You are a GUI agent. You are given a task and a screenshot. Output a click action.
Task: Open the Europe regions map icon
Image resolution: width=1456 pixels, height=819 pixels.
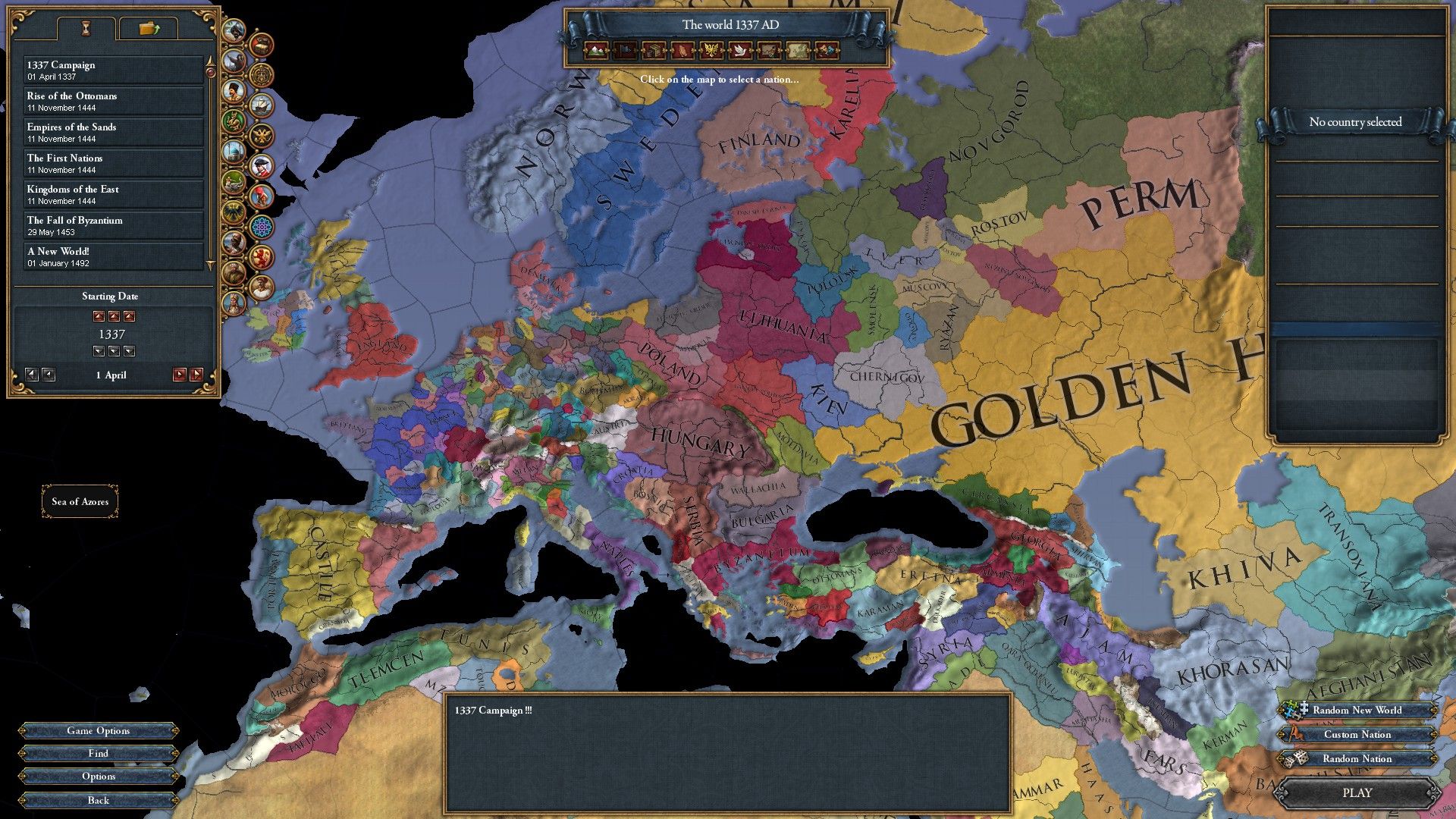point(796,52)
